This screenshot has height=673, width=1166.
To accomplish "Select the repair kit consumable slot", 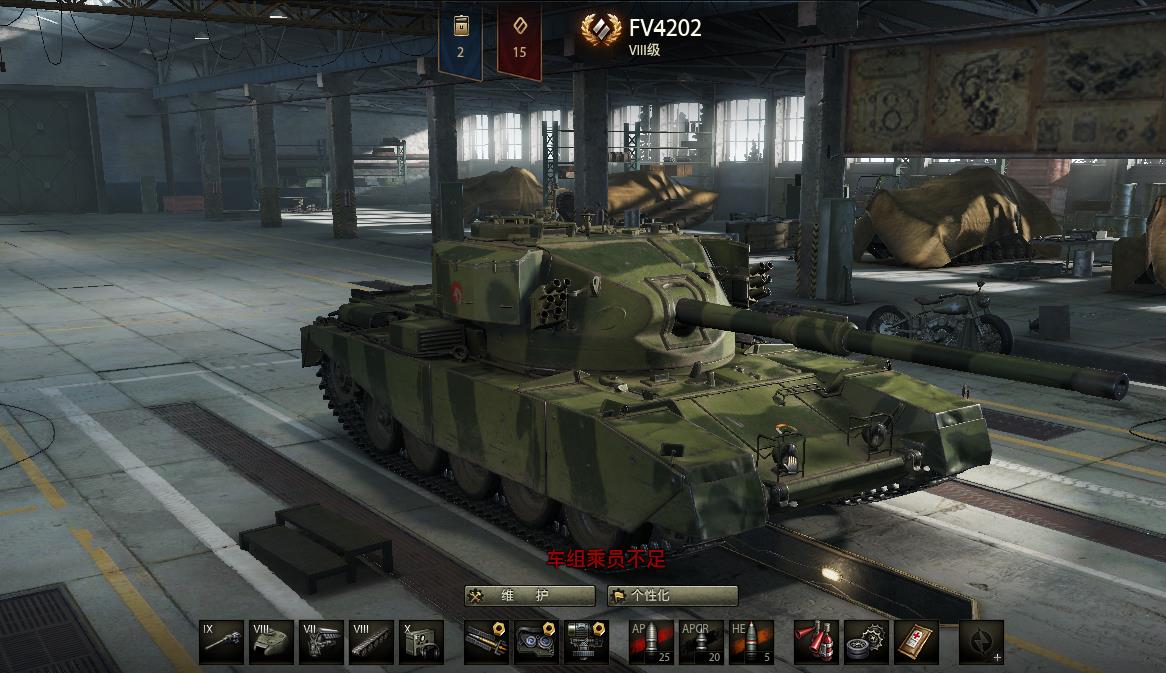I will click(866, 642).
